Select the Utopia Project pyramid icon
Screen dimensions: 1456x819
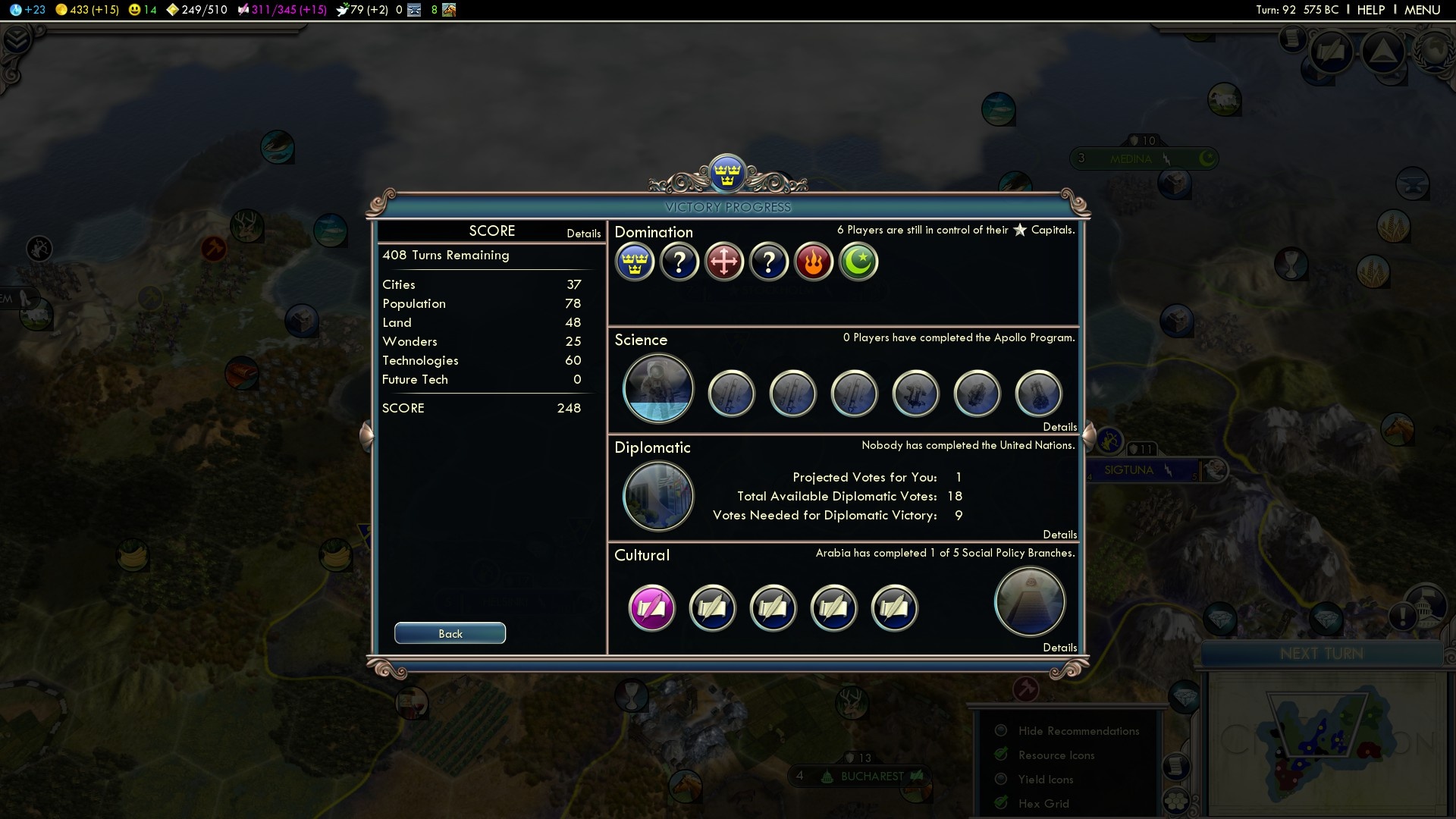[x=1029, y=602]
